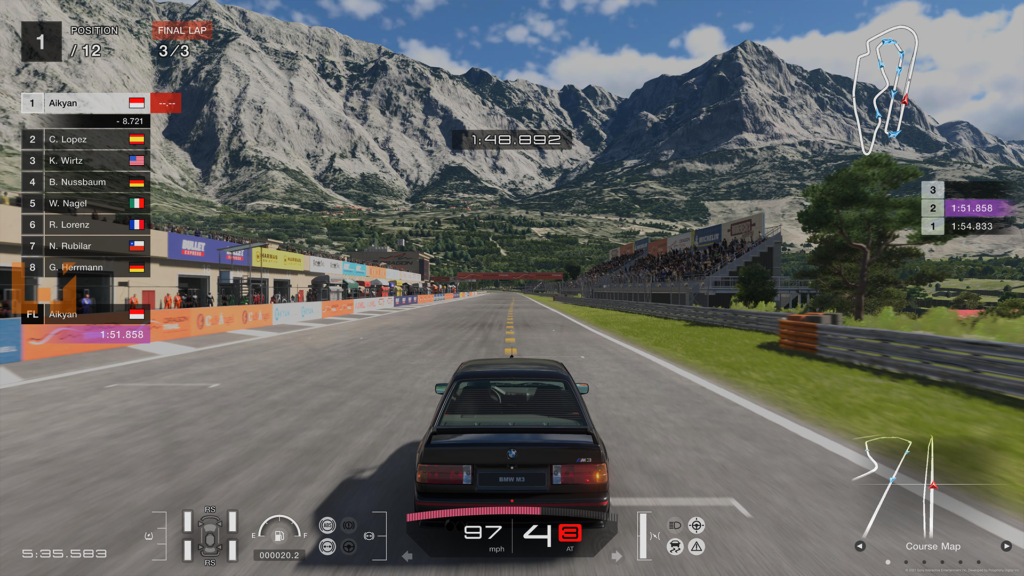Click the hazard warning triangle icon

pos(697,546)
